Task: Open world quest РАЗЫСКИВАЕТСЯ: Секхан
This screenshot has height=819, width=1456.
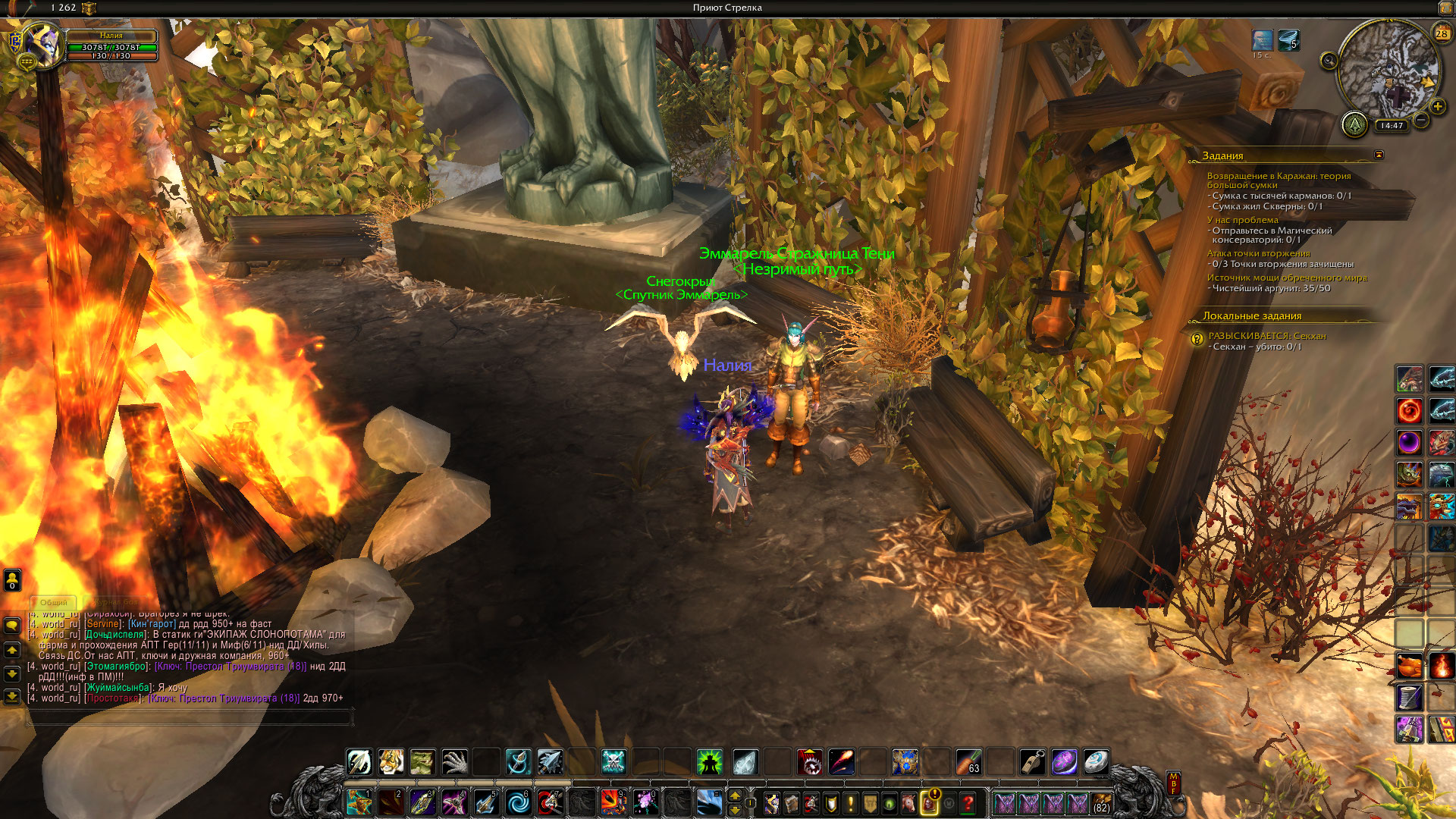Action: click(1266, 336)
